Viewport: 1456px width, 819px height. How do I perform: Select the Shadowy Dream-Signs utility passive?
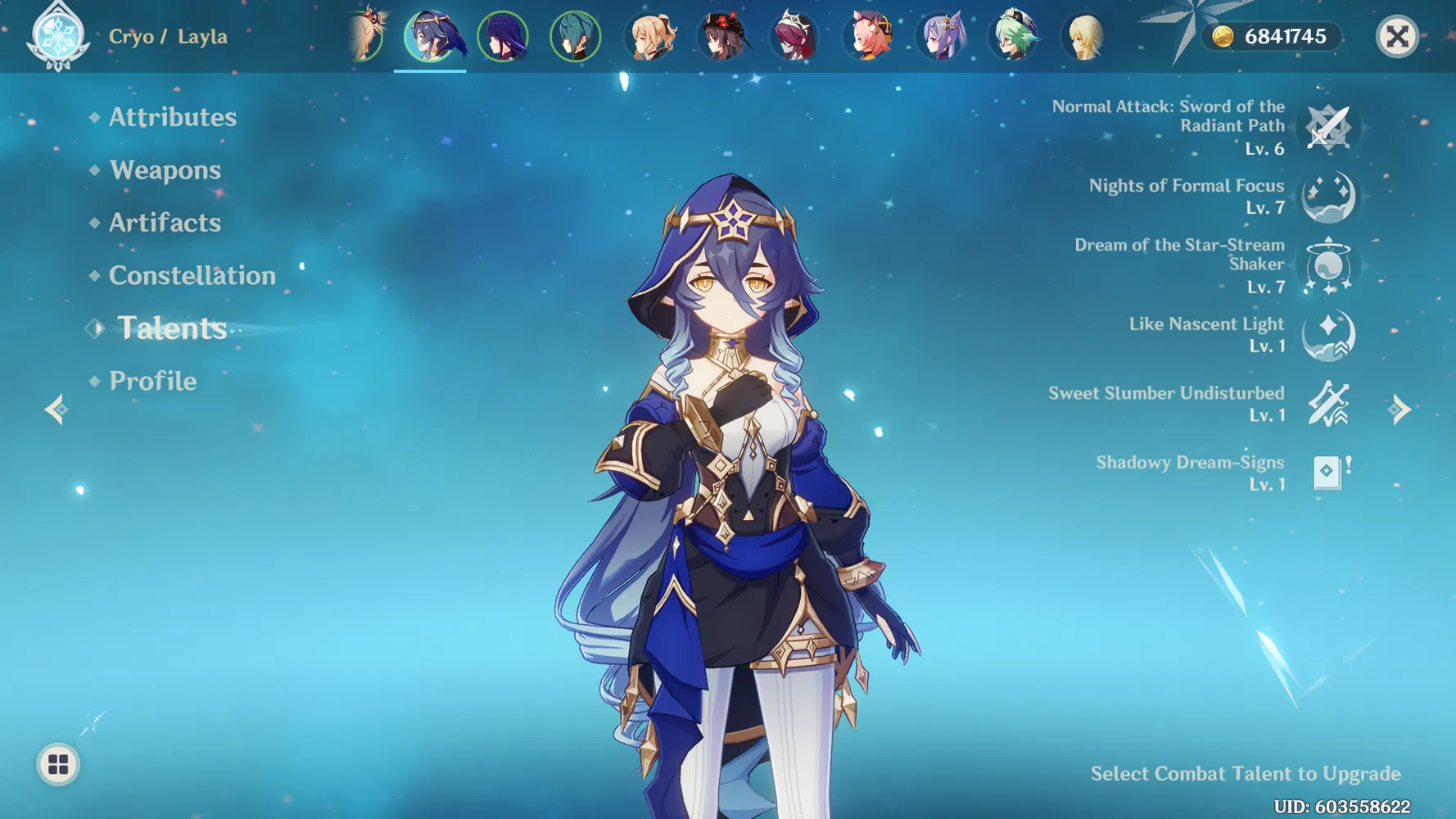click(1330, 473)
